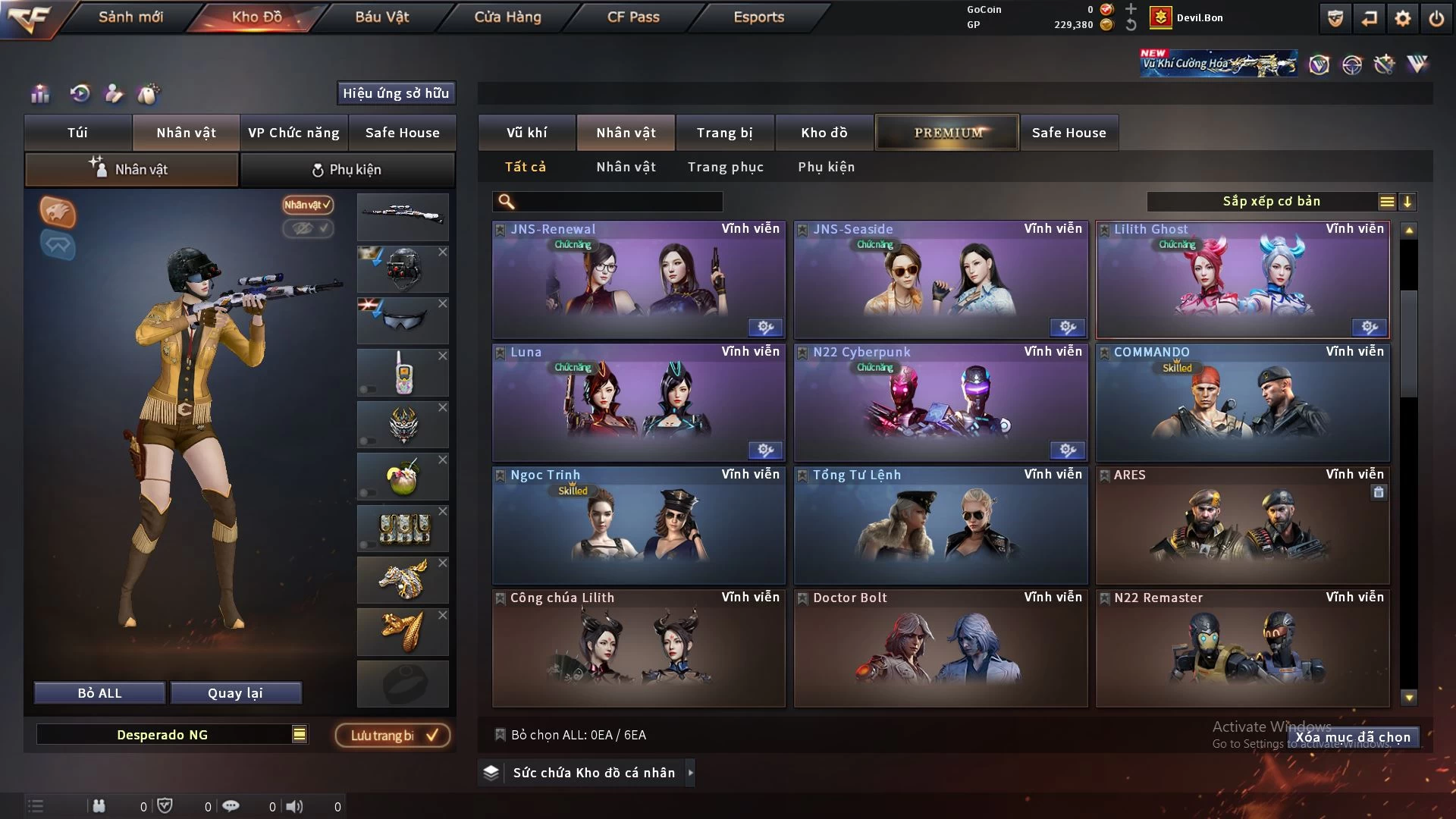Switch to the Vũ khí tab
The width and height of the screenshot is (1456, 819).
526,133
